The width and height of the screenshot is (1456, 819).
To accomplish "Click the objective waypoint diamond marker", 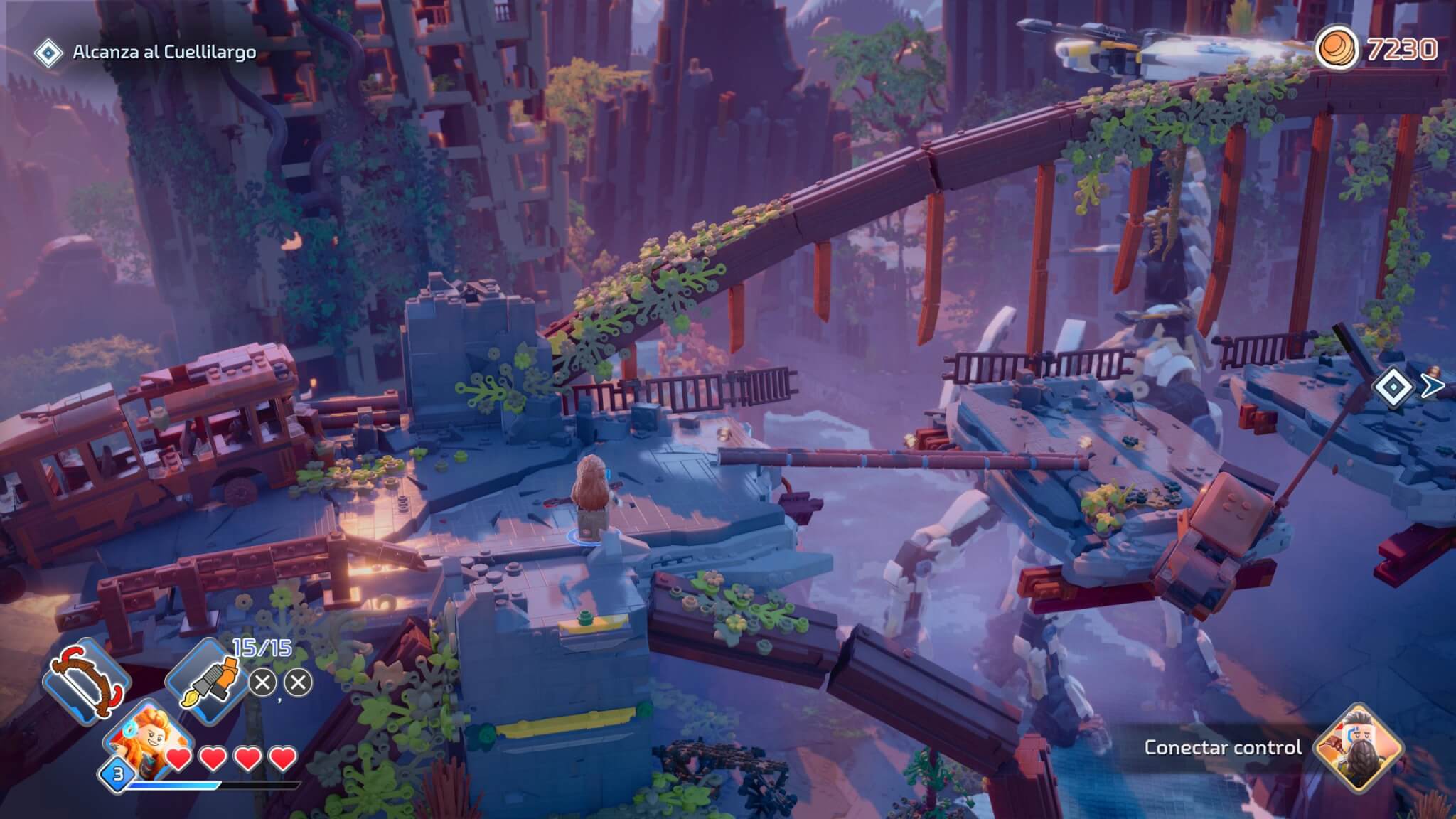I will 1393,387.
